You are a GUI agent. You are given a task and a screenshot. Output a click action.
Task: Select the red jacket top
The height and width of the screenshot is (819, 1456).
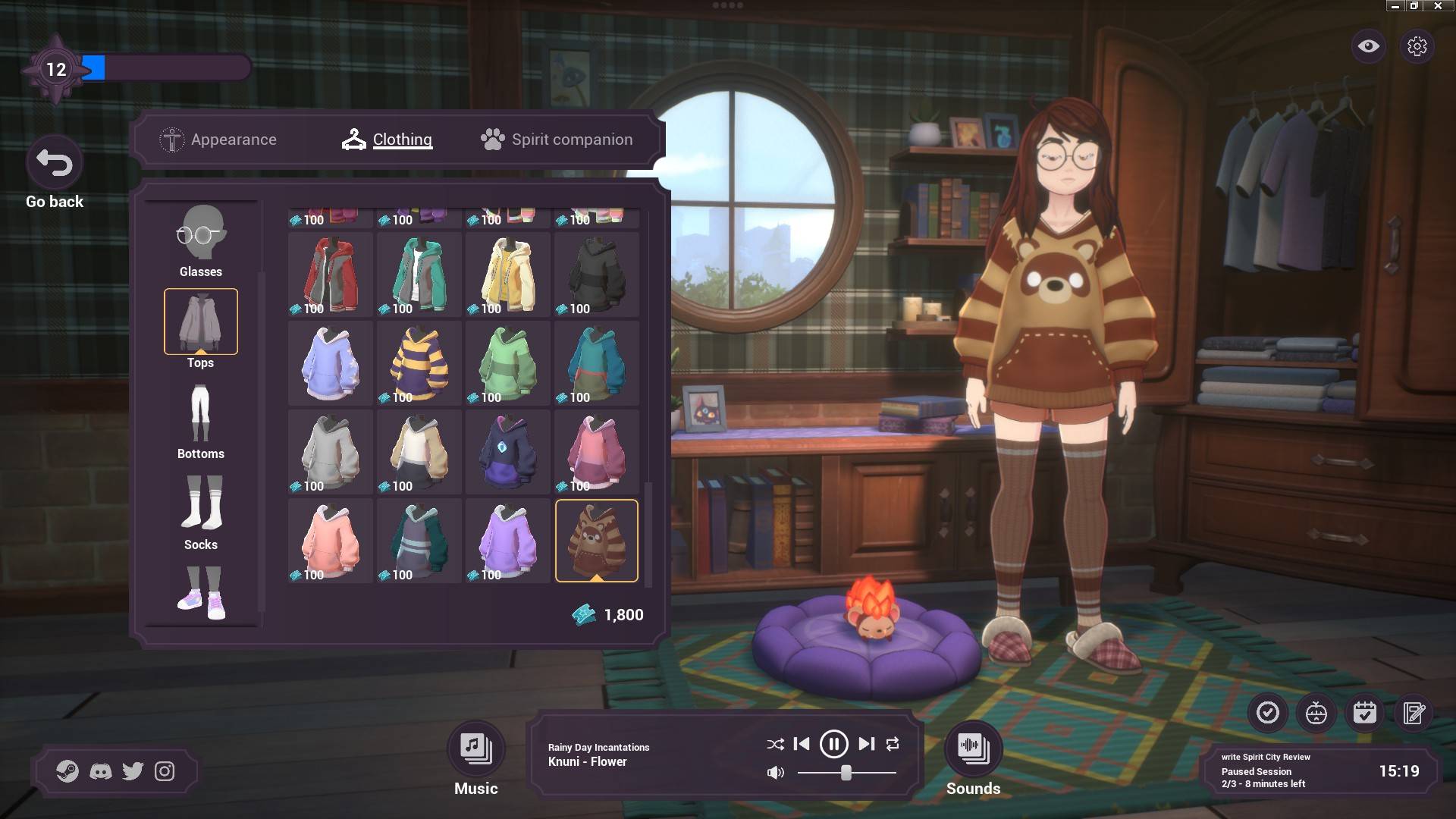click(x=331, y=275)
